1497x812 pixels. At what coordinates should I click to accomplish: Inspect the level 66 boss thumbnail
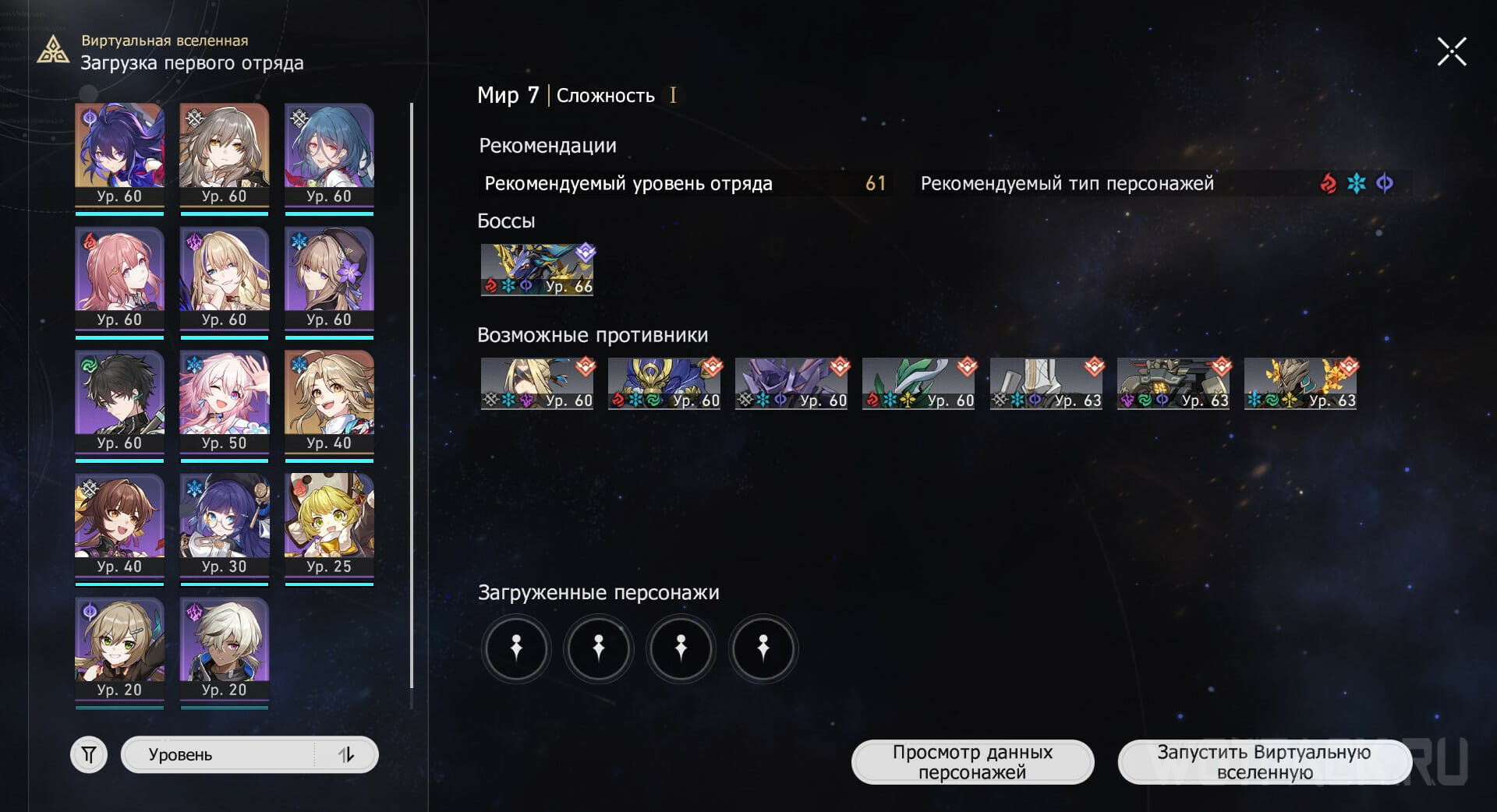(x=536, y=270)
